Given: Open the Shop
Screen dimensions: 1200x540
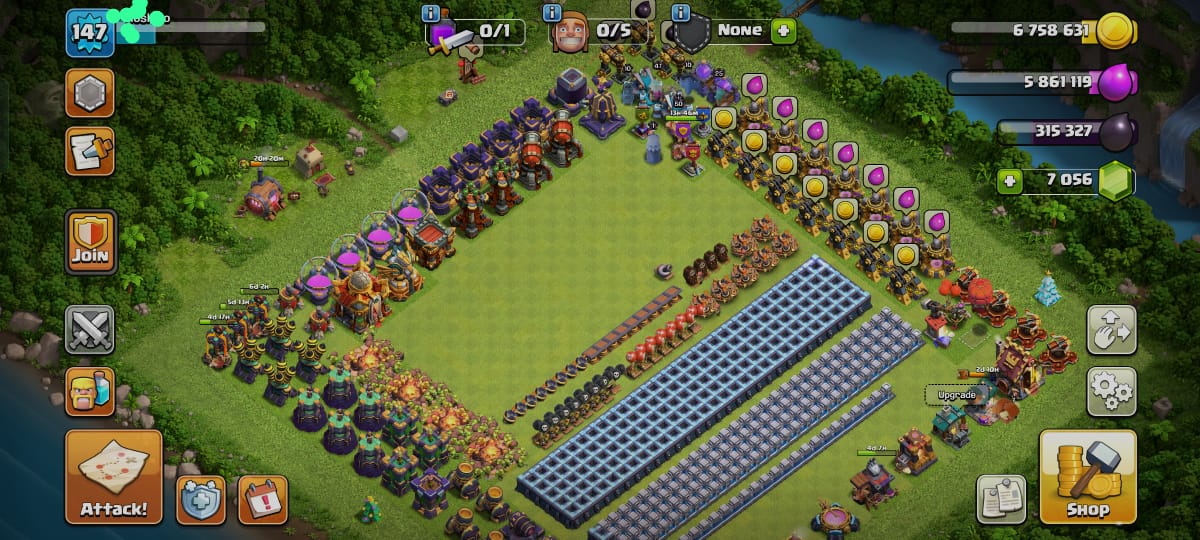Looking at the screenshot, I should (1087, 477).
